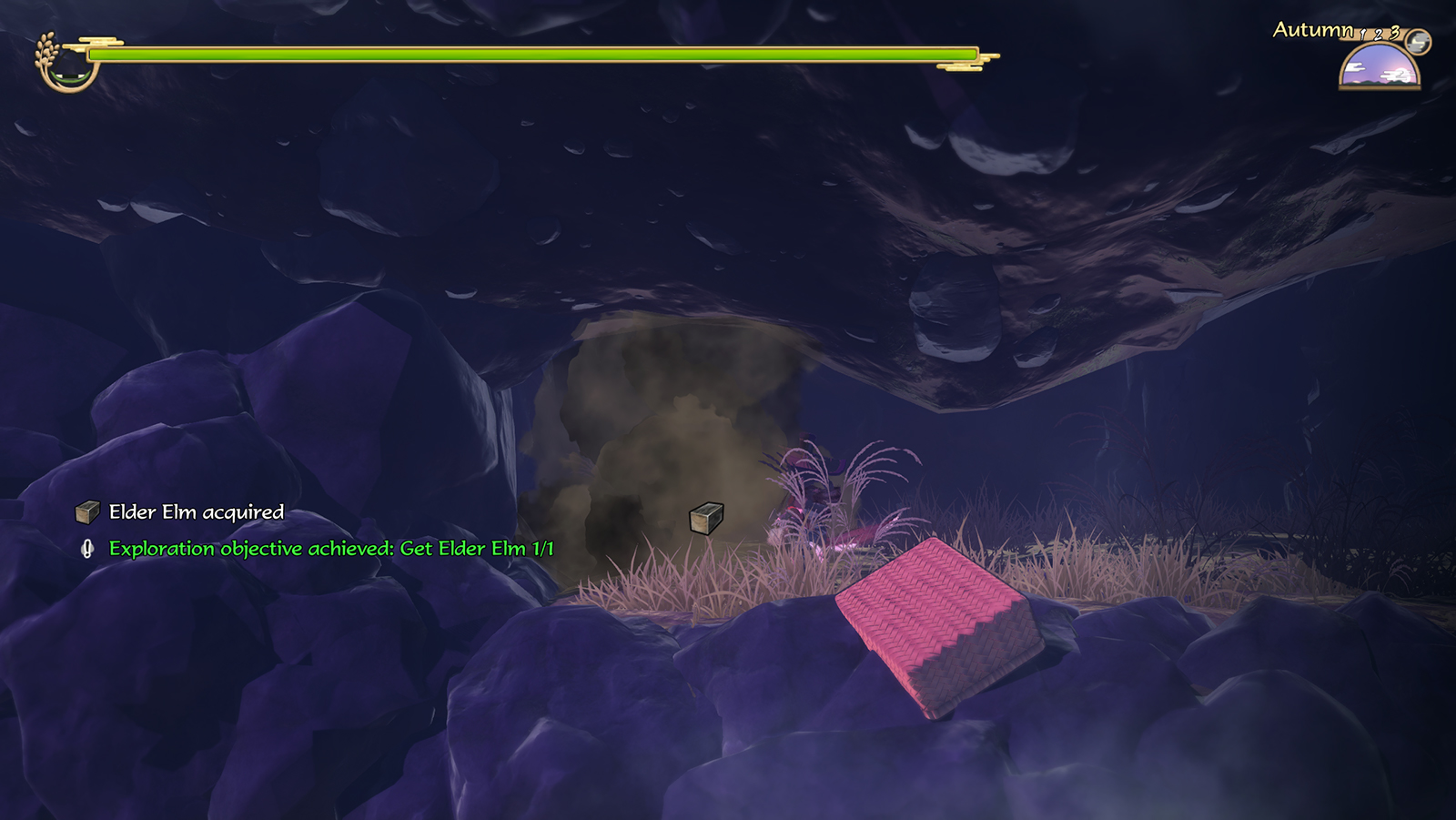1456x820 pixels.
Task: Toggle day marker 2 on the season strip
Action: (x=1379, y=35)
